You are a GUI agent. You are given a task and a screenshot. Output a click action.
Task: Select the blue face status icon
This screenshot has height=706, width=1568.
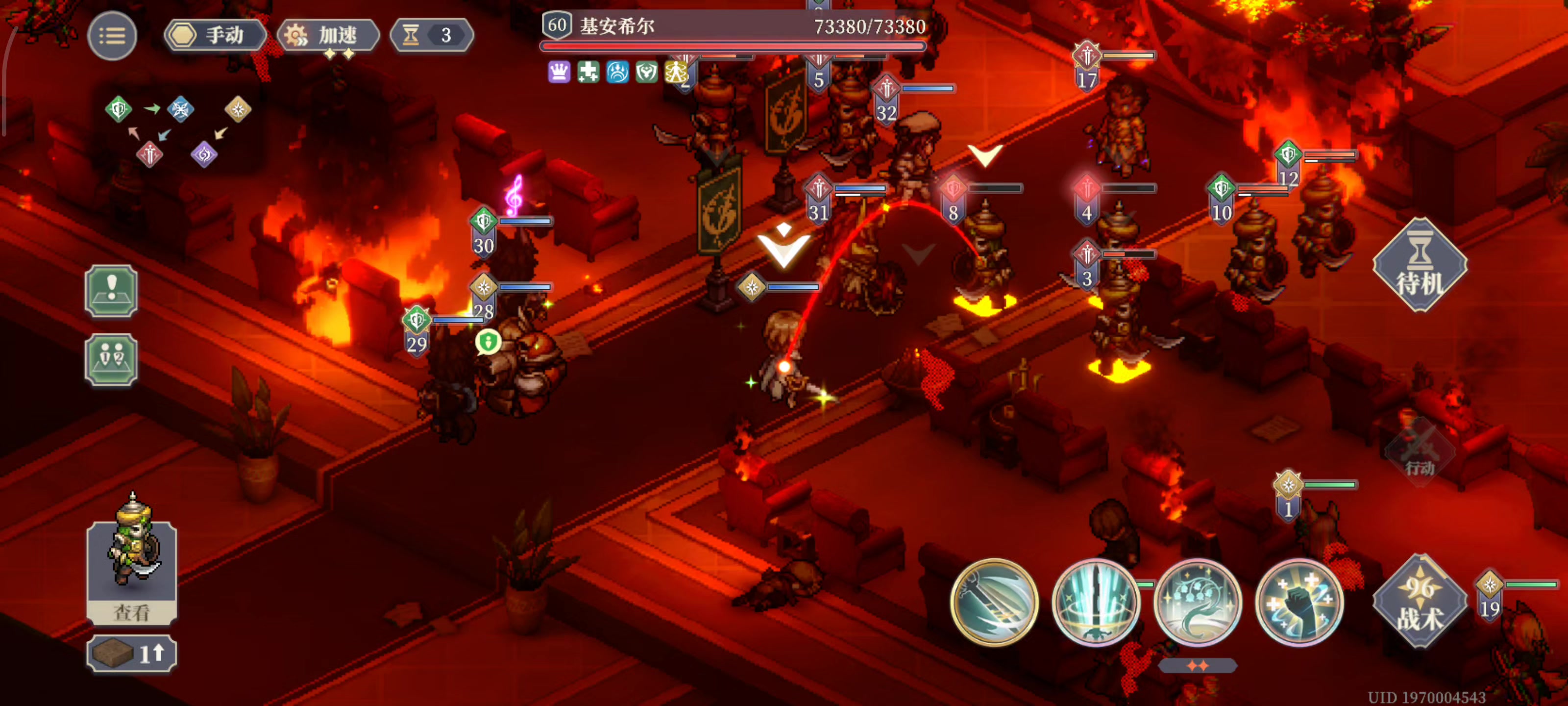(617, 72)
